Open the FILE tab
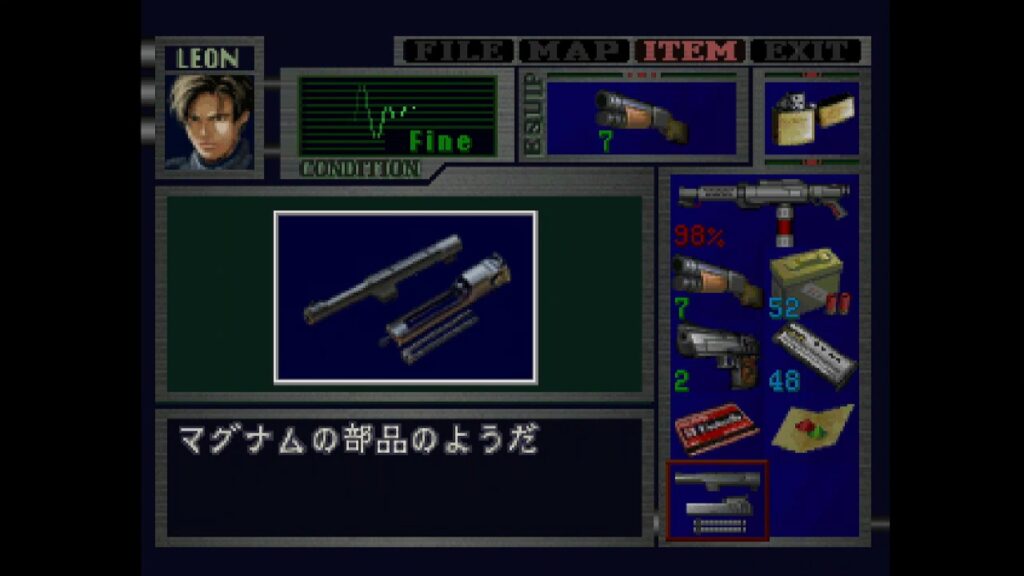This screenshot has height=576, width=1024. (x=456, y=51)
